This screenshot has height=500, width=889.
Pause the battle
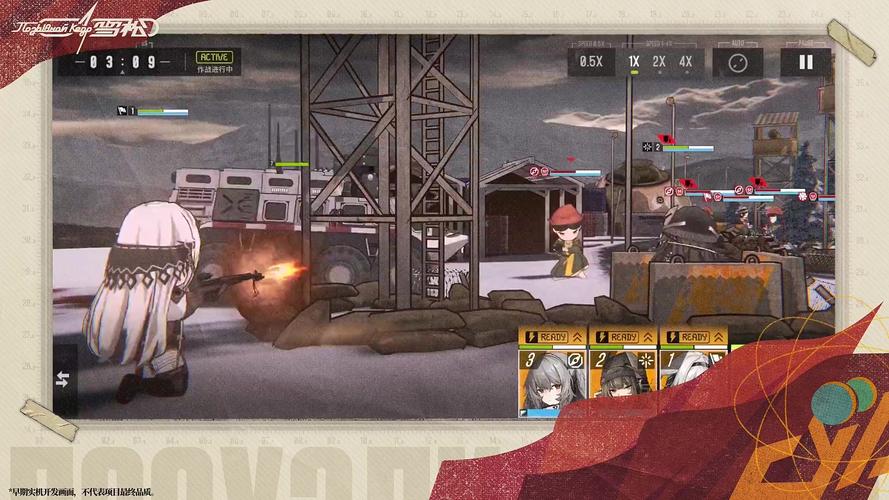coord(805,62)
